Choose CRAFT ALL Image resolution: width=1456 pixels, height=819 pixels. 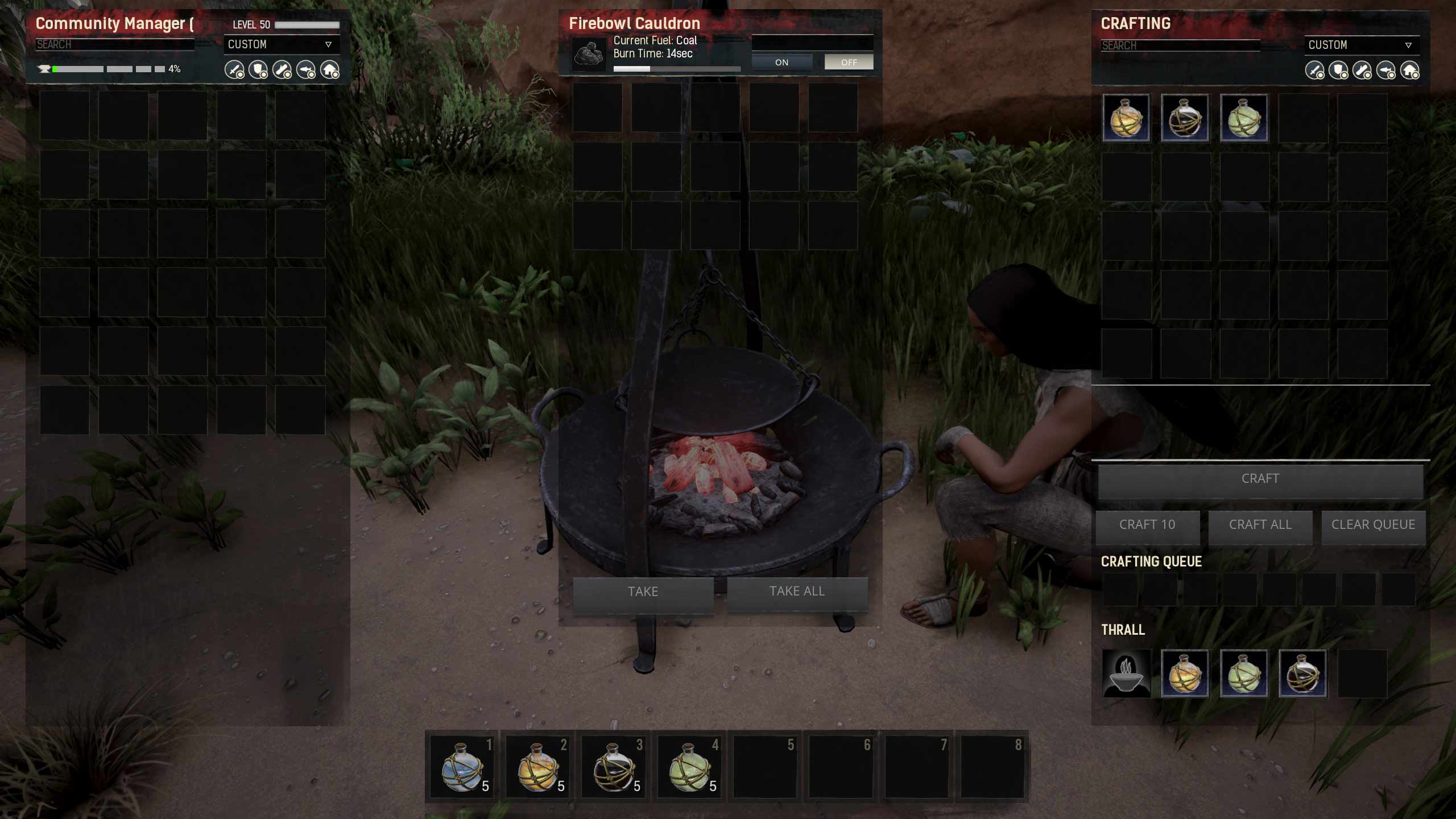(1260, 524)
